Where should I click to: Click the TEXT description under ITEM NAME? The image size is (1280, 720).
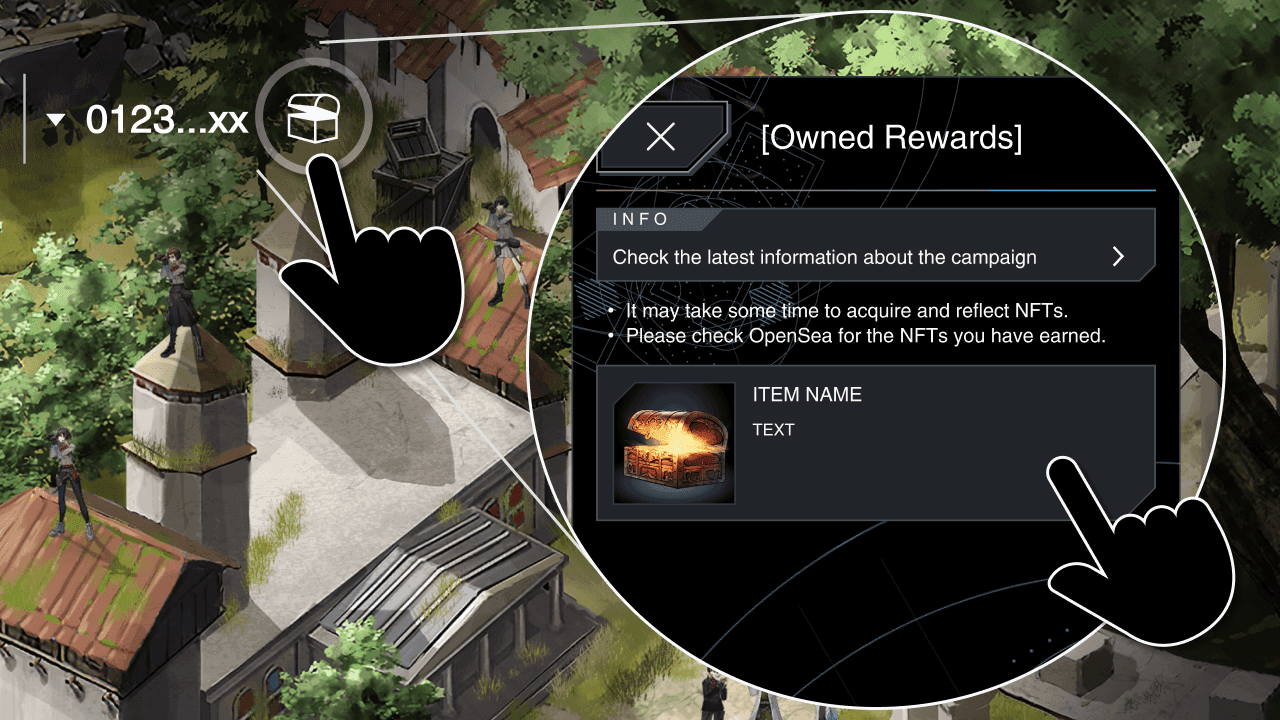775,430
